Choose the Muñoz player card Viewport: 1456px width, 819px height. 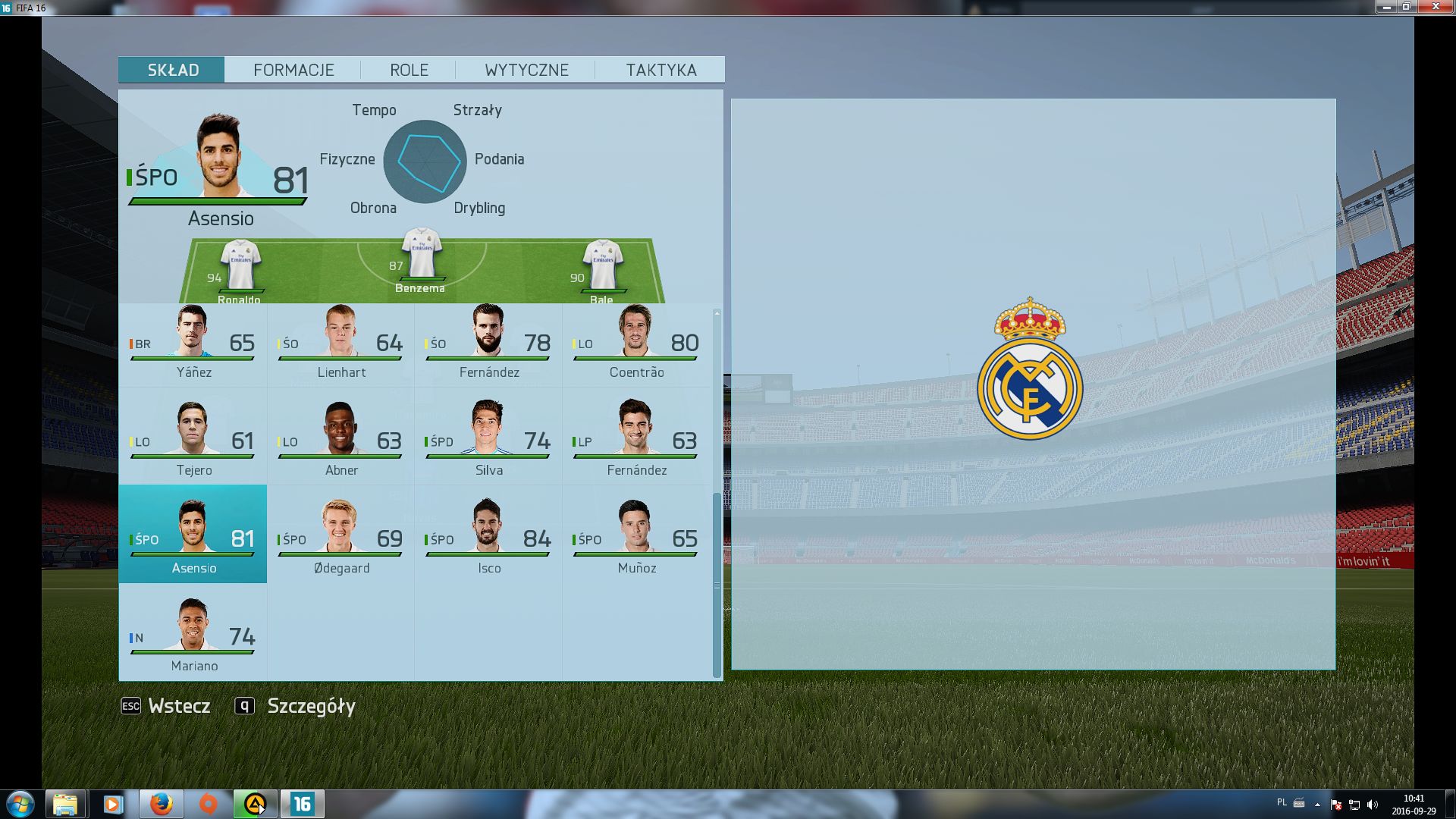(x=635, y=540)
